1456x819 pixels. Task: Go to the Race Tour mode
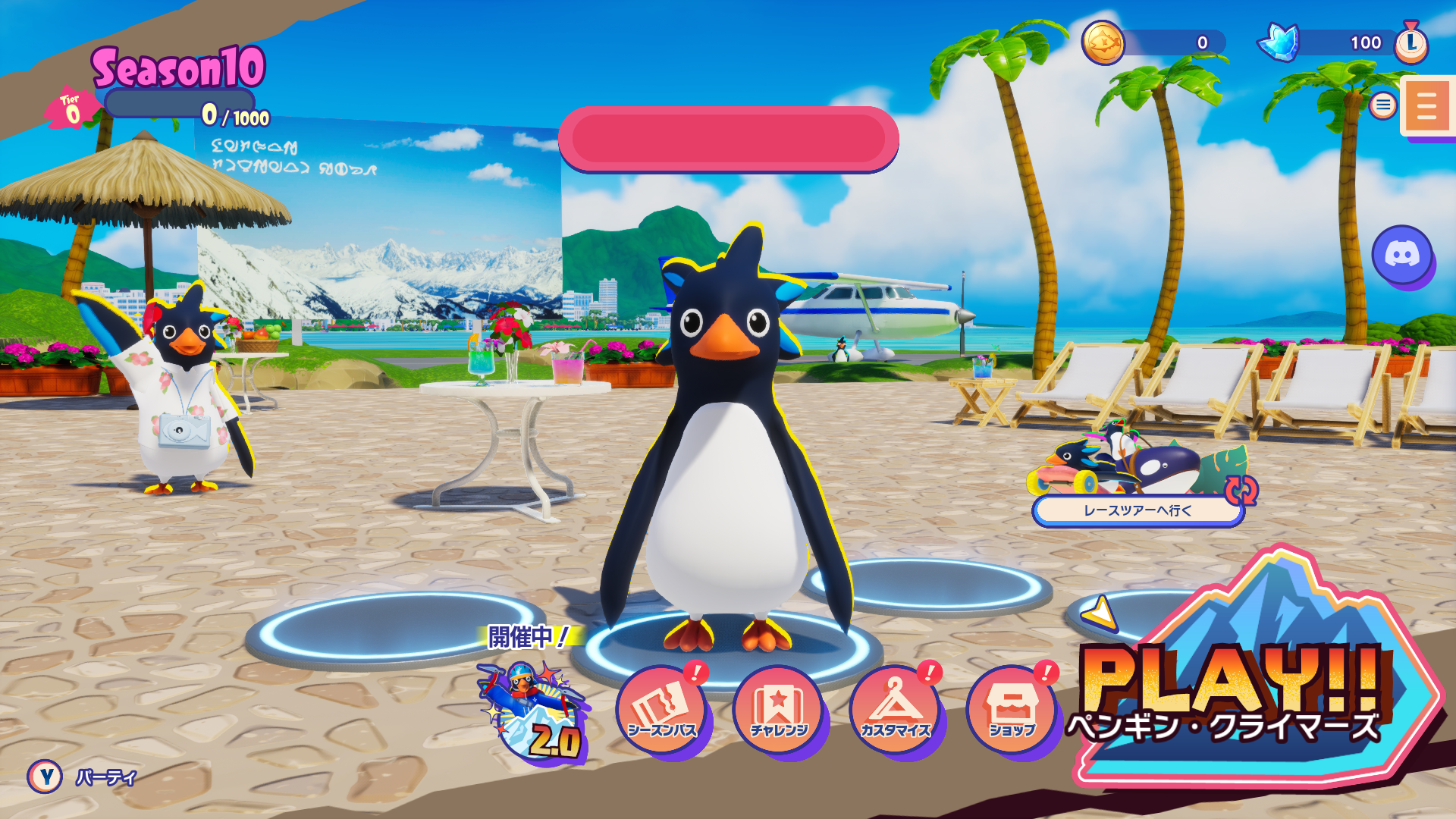tap(1137, 510)
